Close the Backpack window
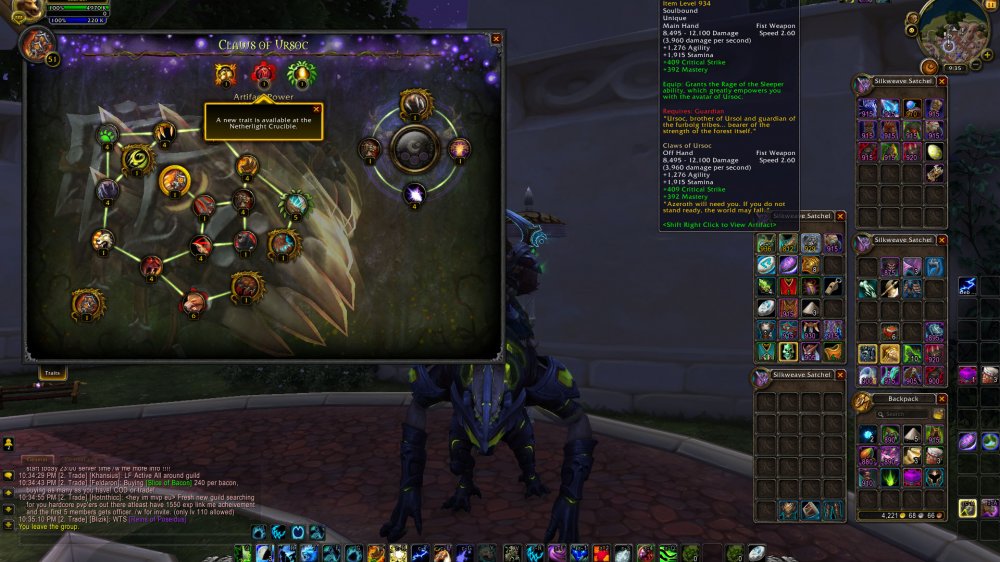 click(941, 398)
